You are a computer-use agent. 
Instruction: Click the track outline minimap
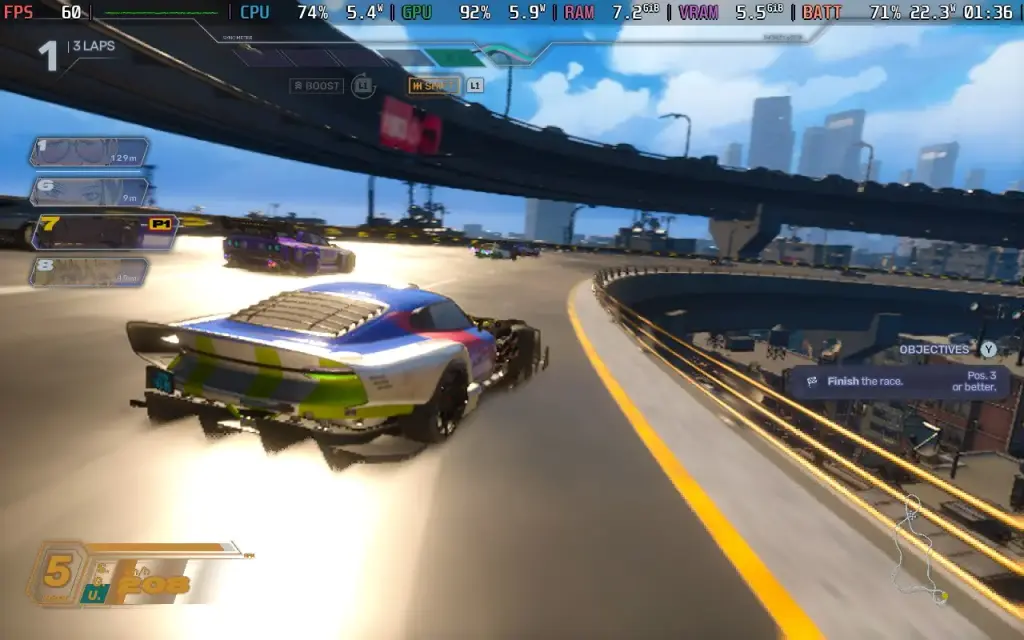pyautogui.click(x=922, y=552)
